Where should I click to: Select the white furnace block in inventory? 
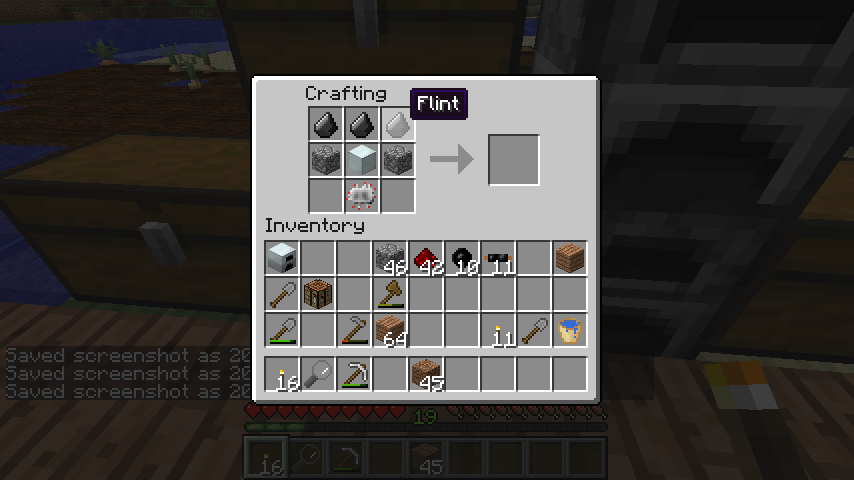pyautogui.click(x=283, y=259)
